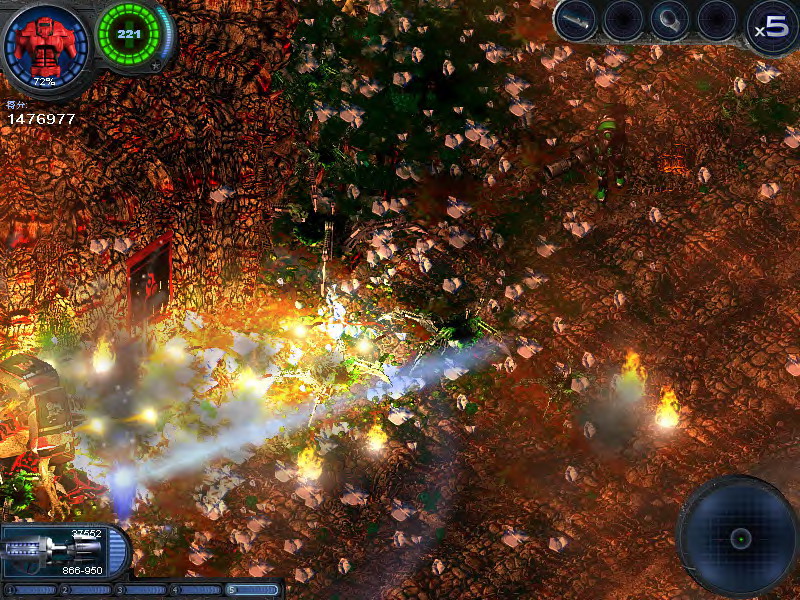Click the circular radar minimap

coord(738,537)
